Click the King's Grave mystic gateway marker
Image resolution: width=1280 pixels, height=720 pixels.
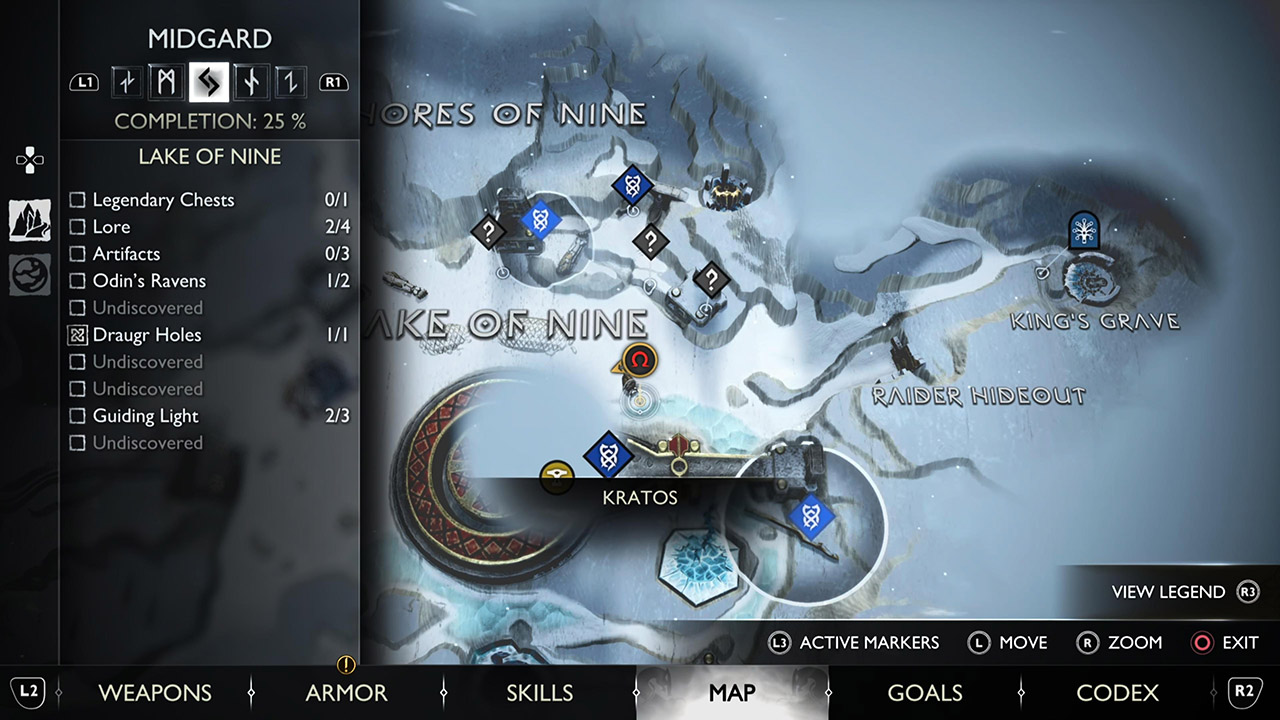1083,229
